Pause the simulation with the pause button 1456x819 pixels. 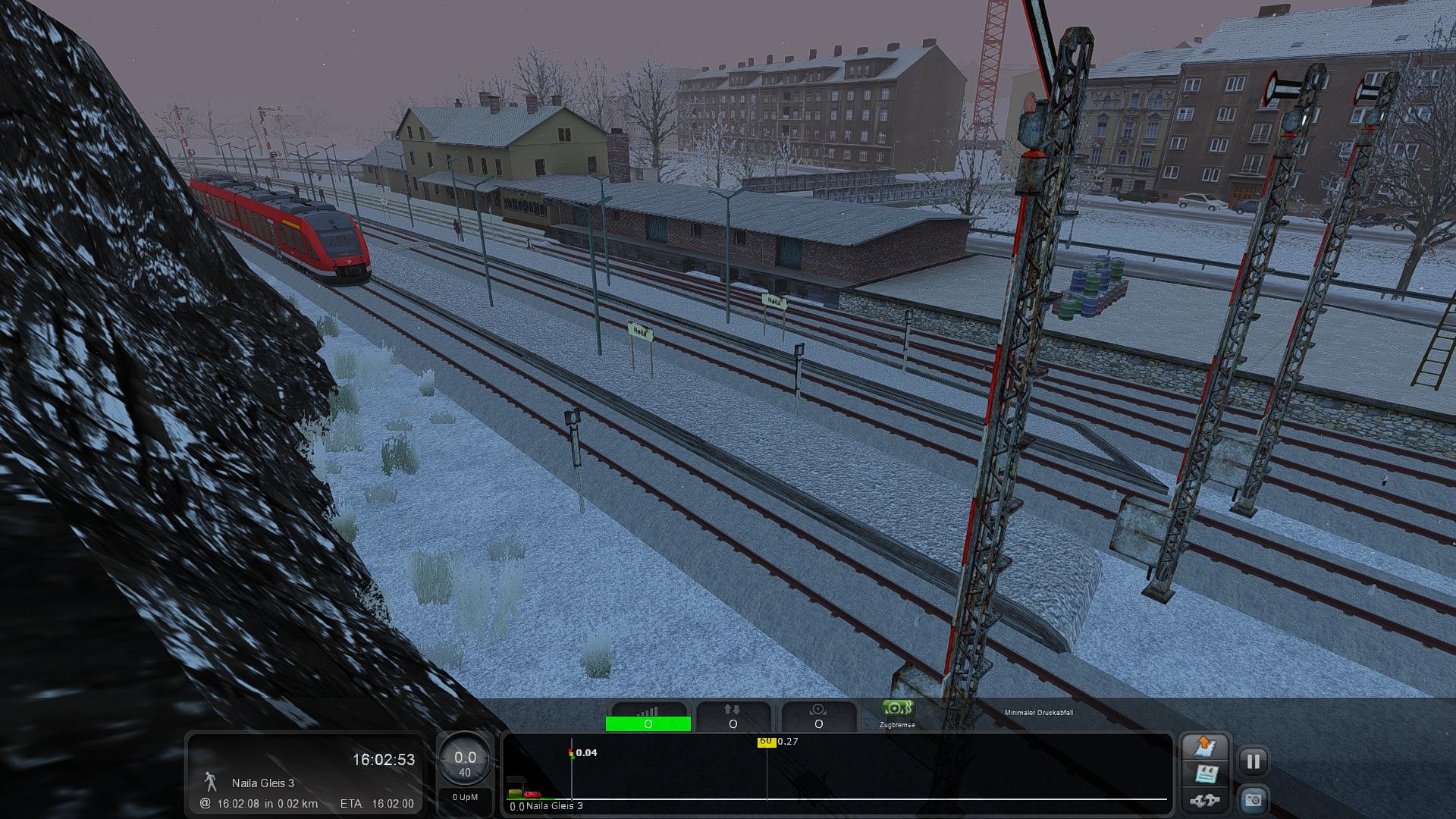pos(1253,761)
